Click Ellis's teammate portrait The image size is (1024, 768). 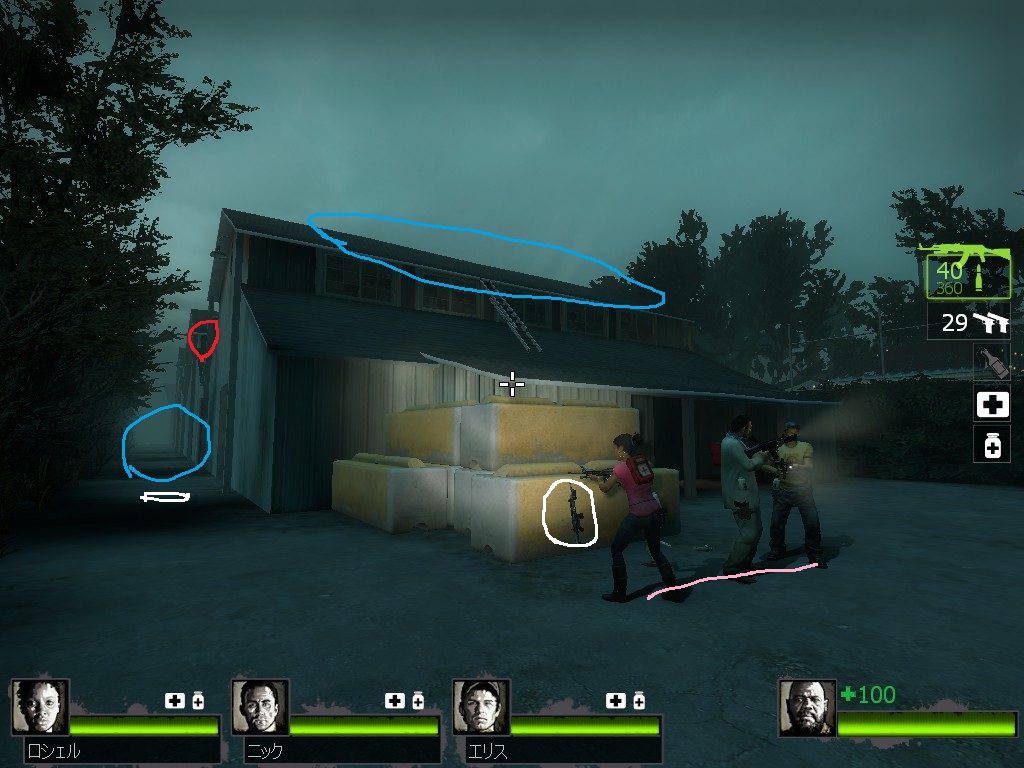481,708
